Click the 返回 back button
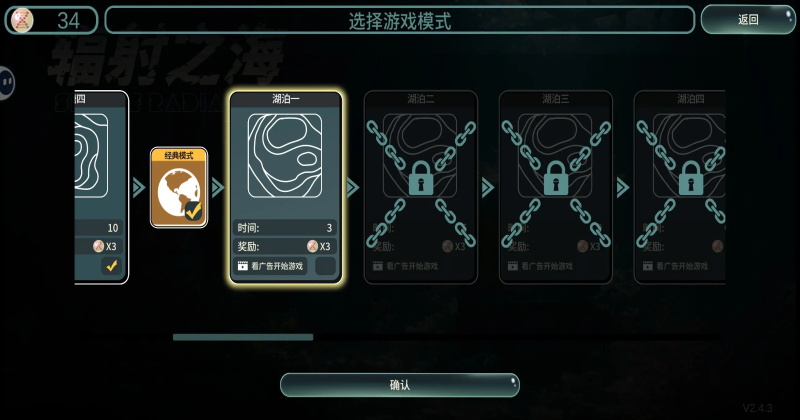Screen dimensions: 800x420 tap(748, 20)
